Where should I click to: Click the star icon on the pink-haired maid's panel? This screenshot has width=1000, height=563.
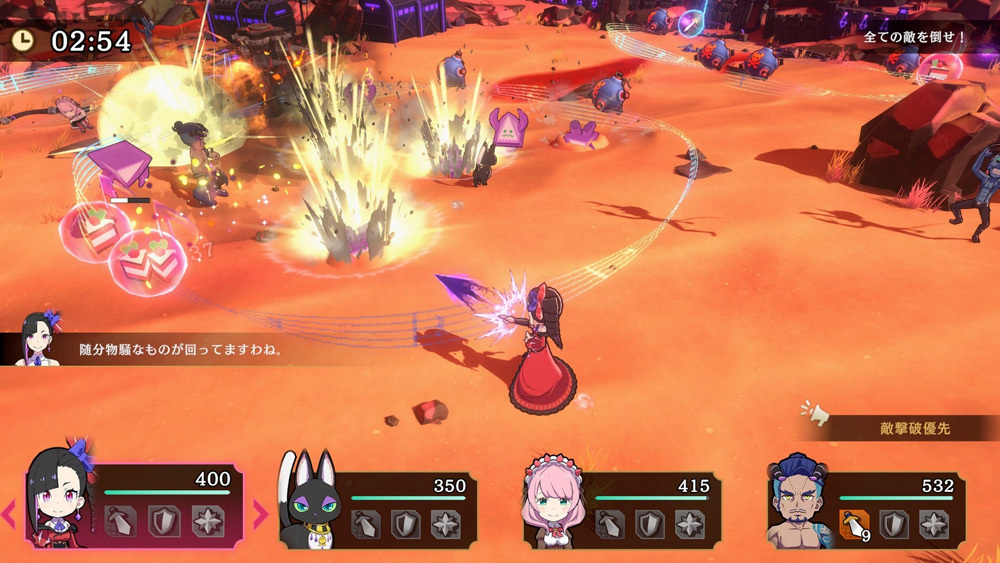point(690,524)
